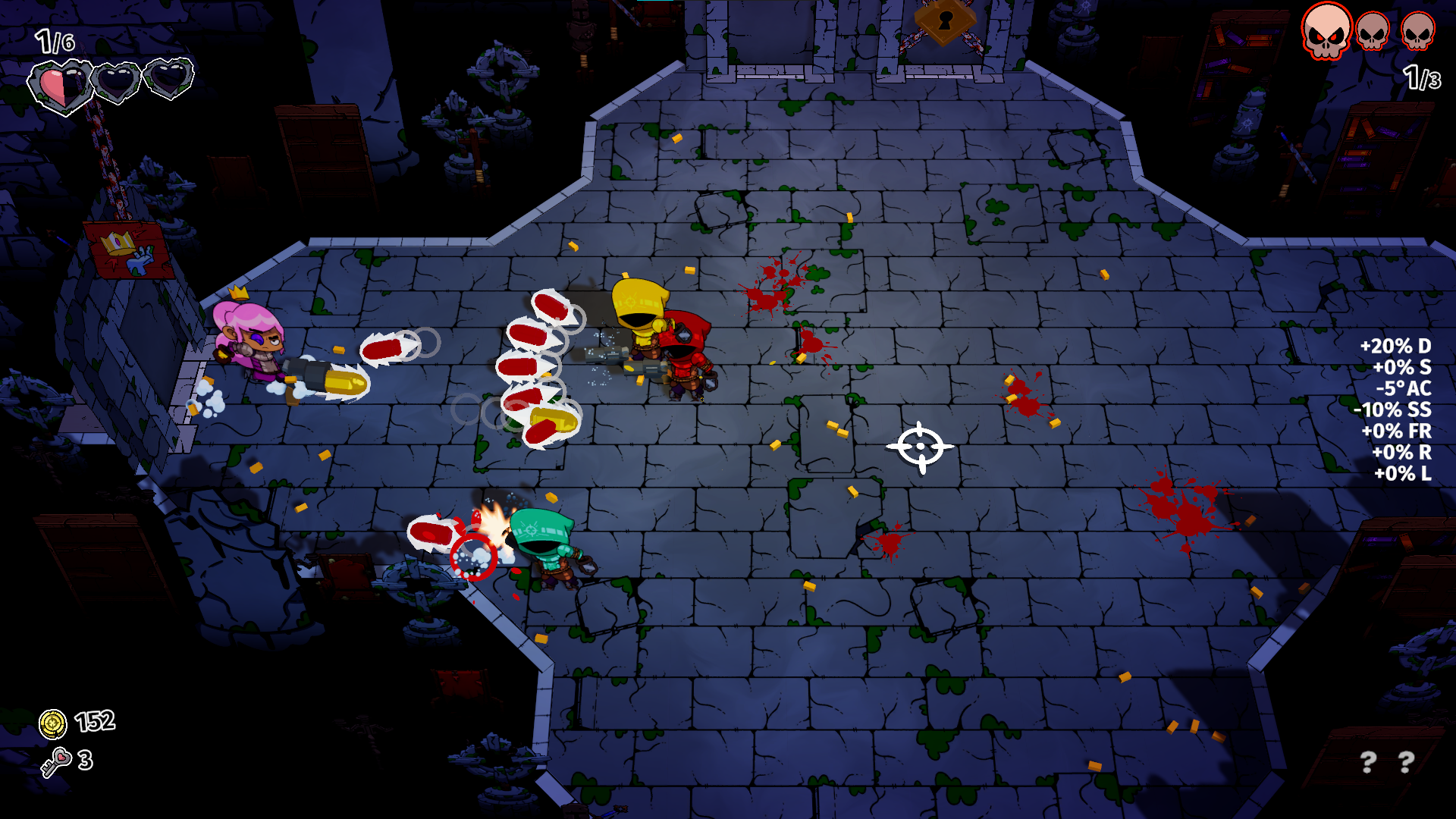The height and width of the screenshot is (819, 1456).
Task: Select the gold coin currency icon
Action: (x=53, y=723)
